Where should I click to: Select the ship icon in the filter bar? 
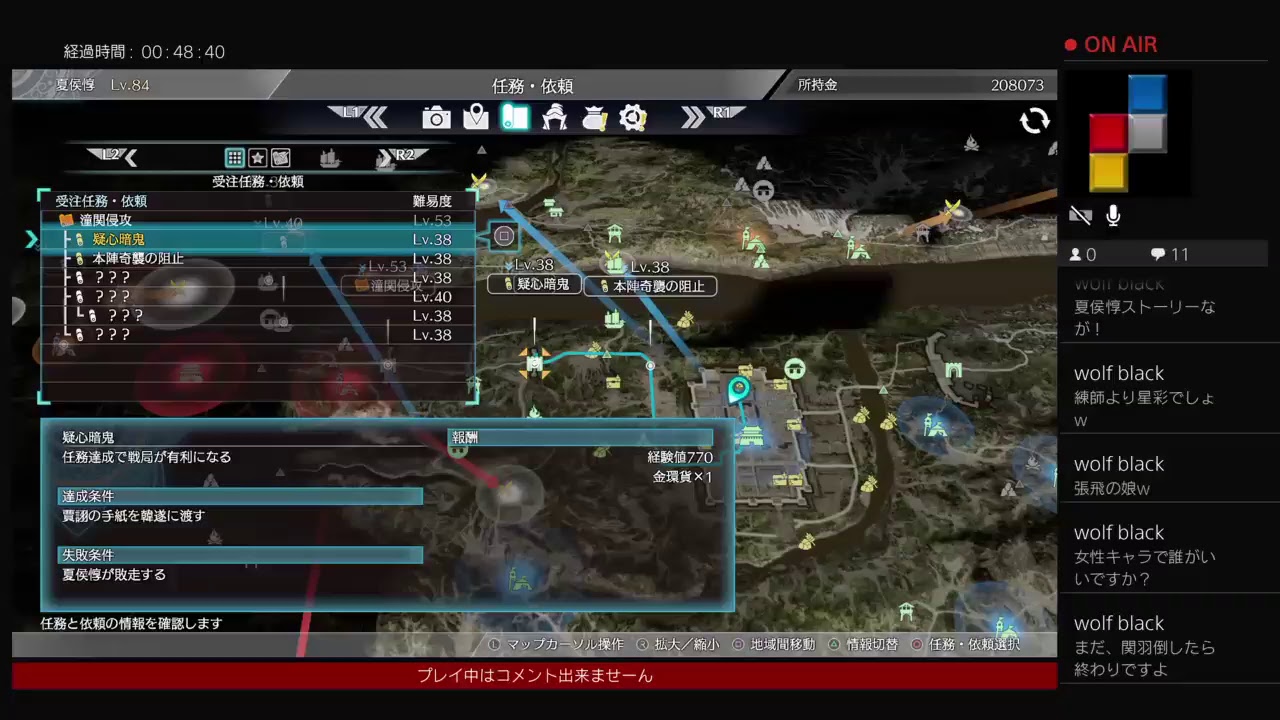330,157
